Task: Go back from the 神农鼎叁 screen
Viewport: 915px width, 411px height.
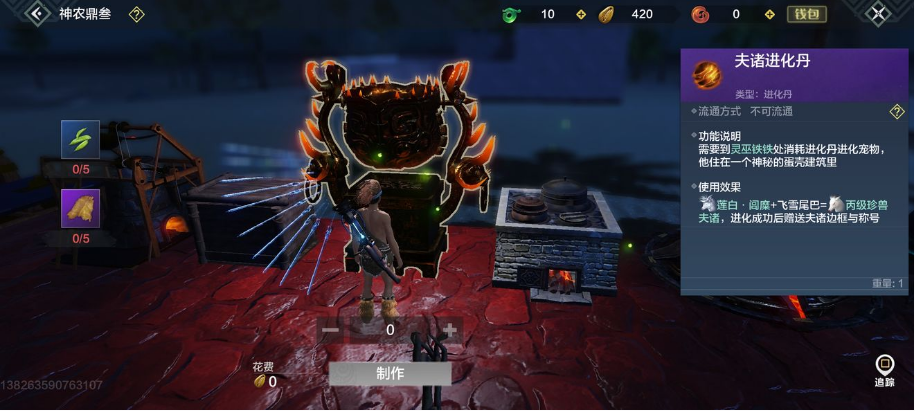Action: pos(38,14)
